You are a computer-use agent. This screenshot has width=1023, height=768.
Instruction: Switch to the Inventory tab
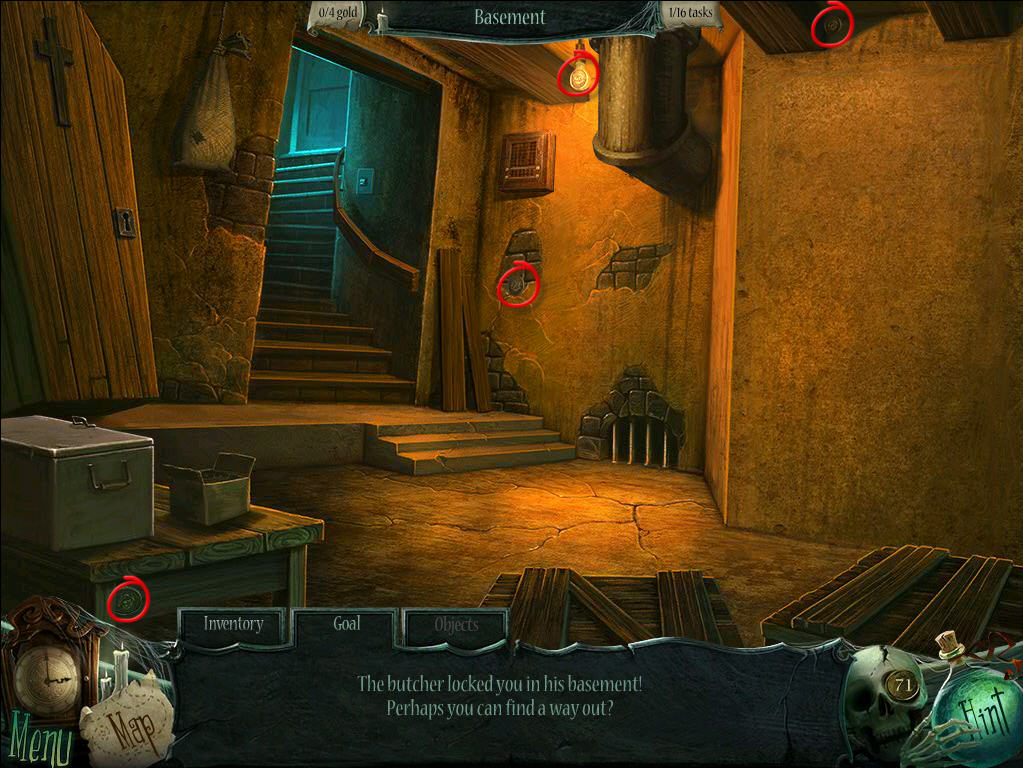tap(233, 624)
